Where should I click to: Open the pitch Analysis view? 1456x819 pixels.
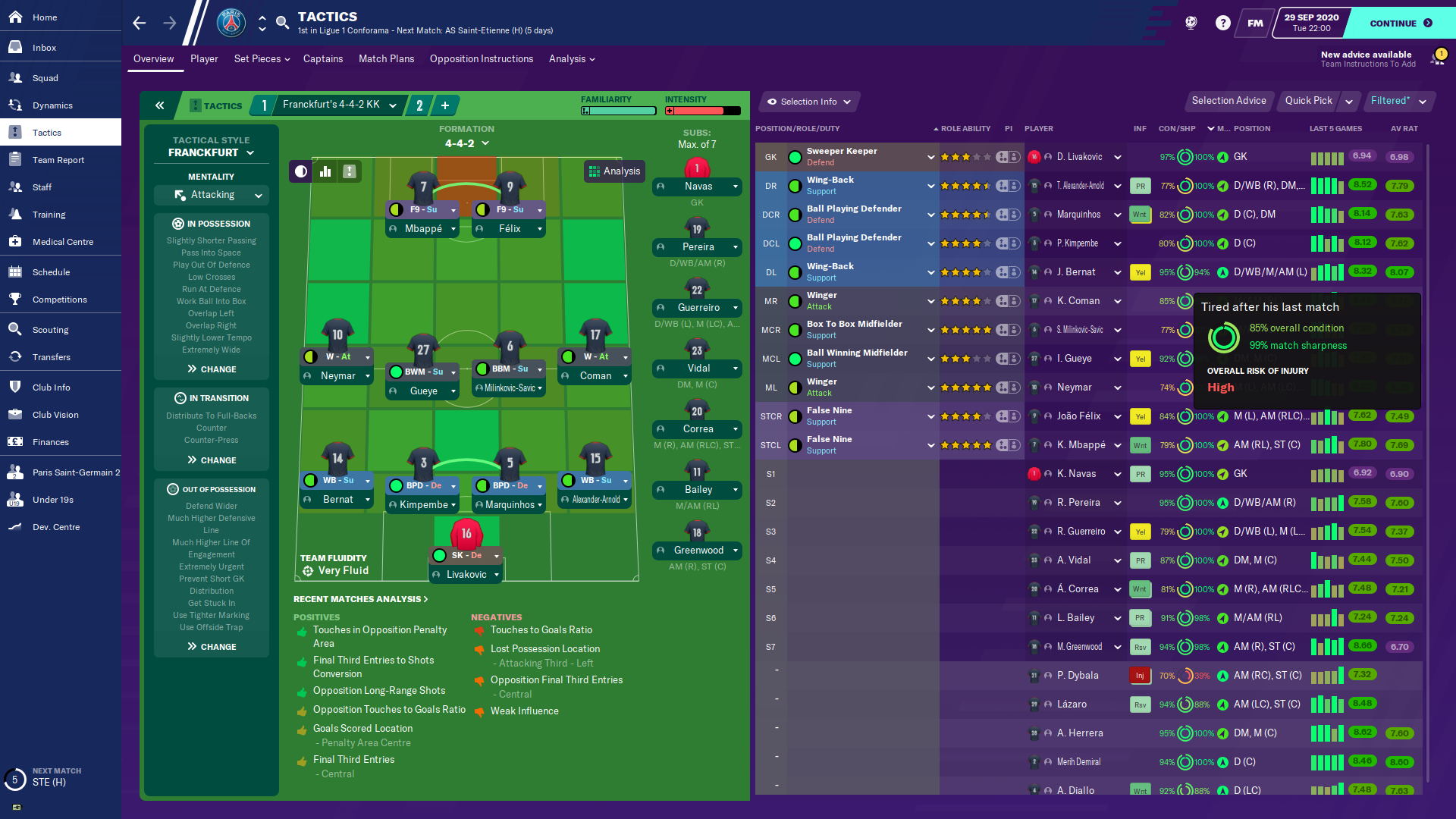point(614,171)
